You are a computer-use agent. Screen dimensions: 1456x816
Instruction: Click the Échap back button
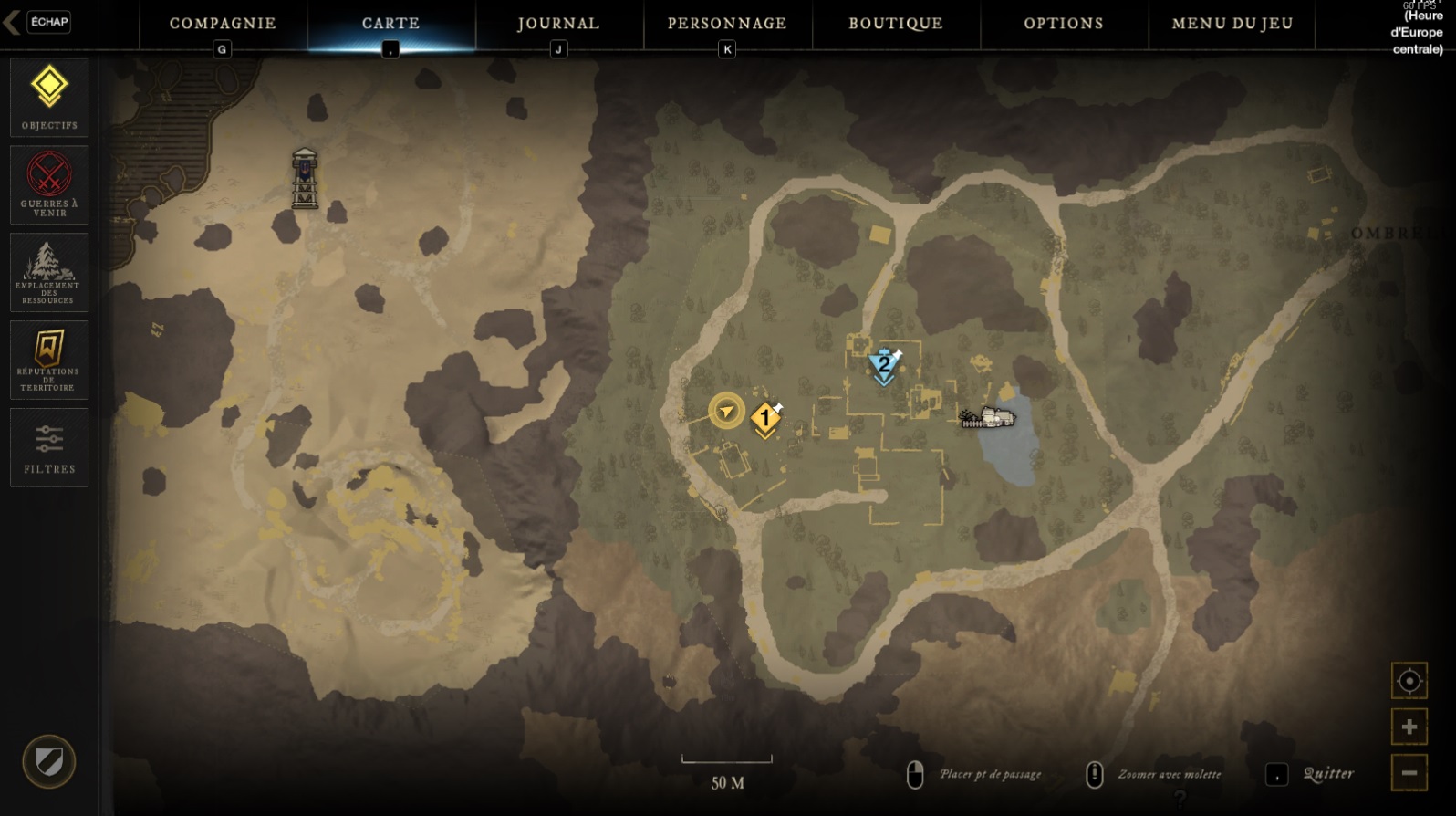coord(47,22)
